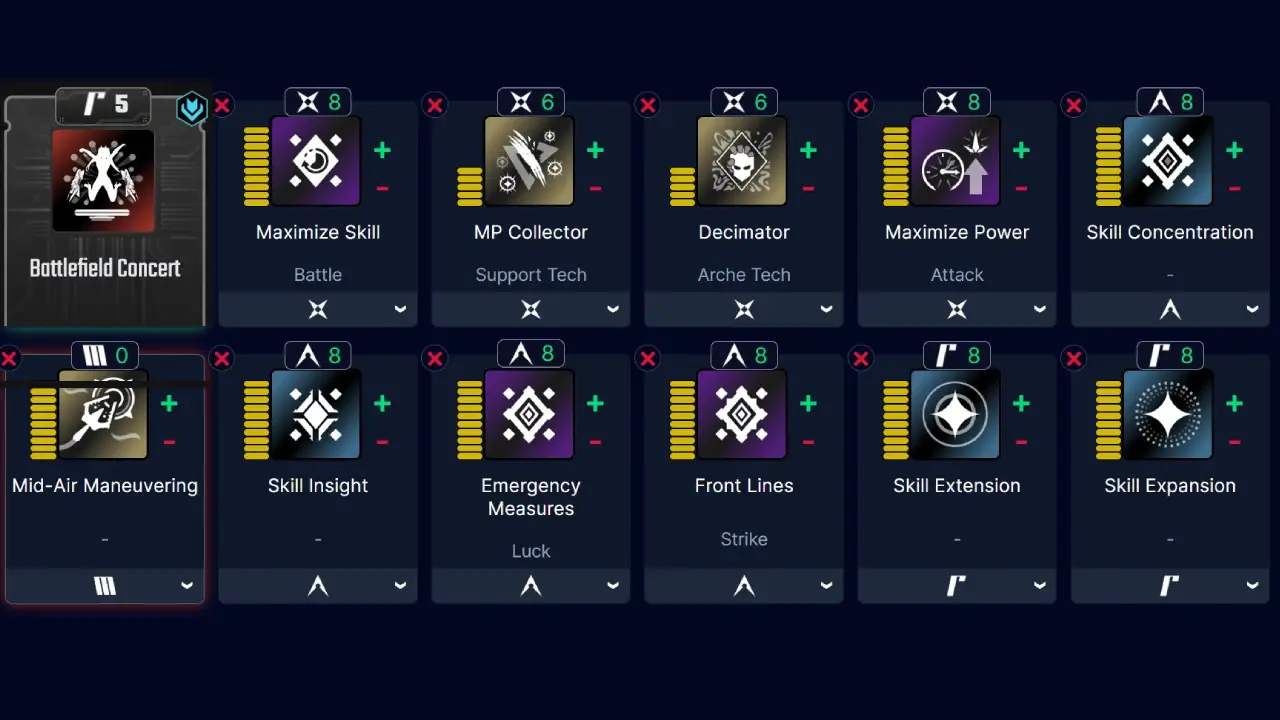Select the Skill Expansion sparkle icon
1280x720 pixels.
point(1170,415)
